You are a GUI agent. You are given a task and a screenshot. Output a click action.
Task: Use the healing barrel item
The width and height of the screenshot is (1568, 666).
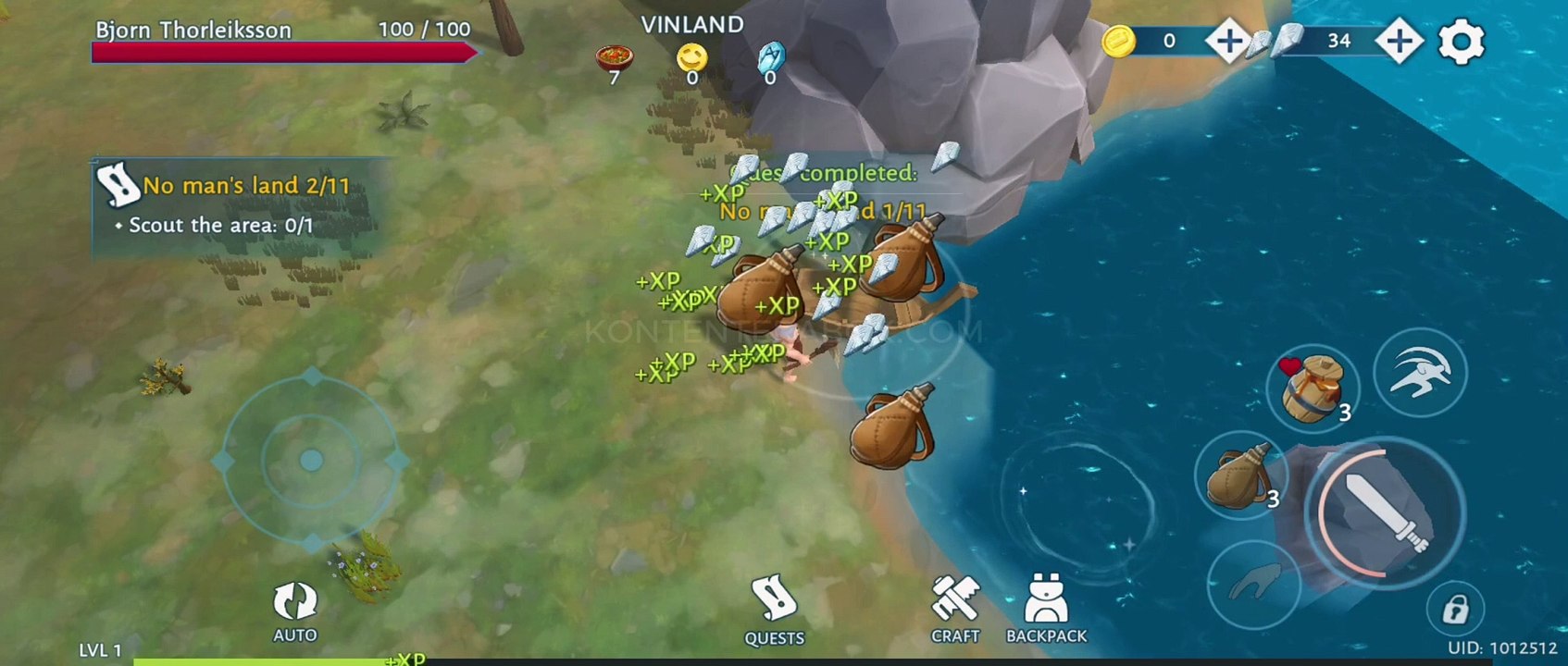(x=1312, y=388)
